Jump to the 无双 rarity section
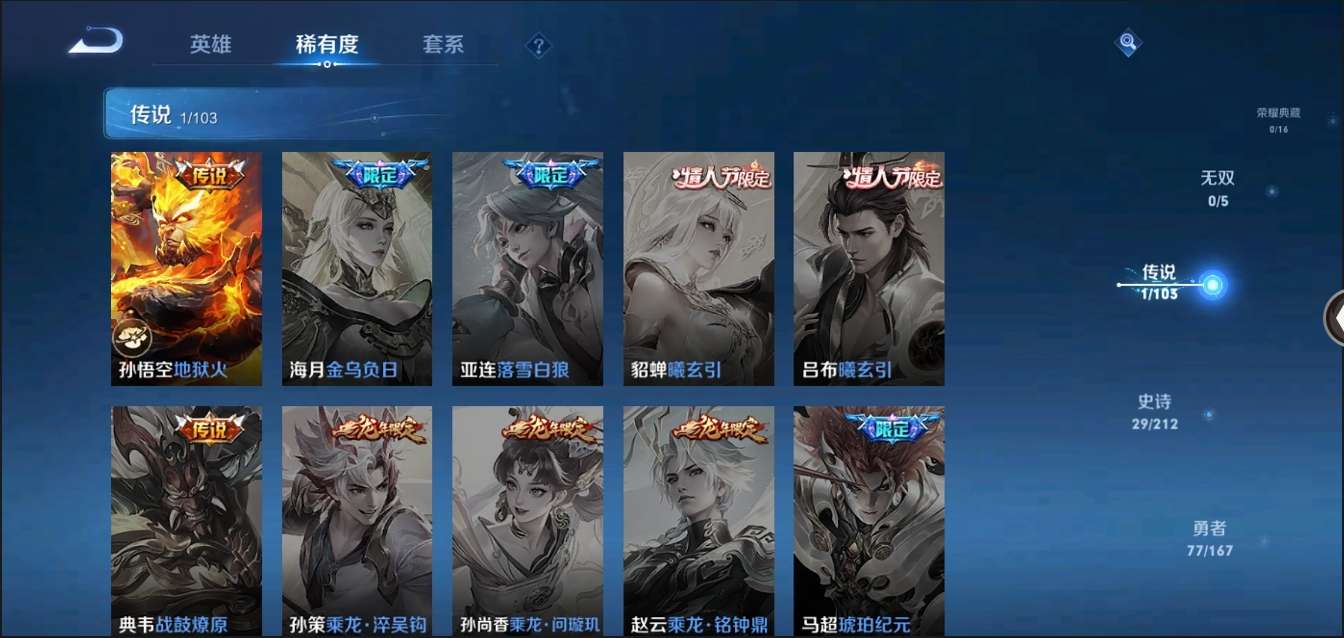Image resolution: width=1344 pixels, height=638 pixels. (1218, 188)
